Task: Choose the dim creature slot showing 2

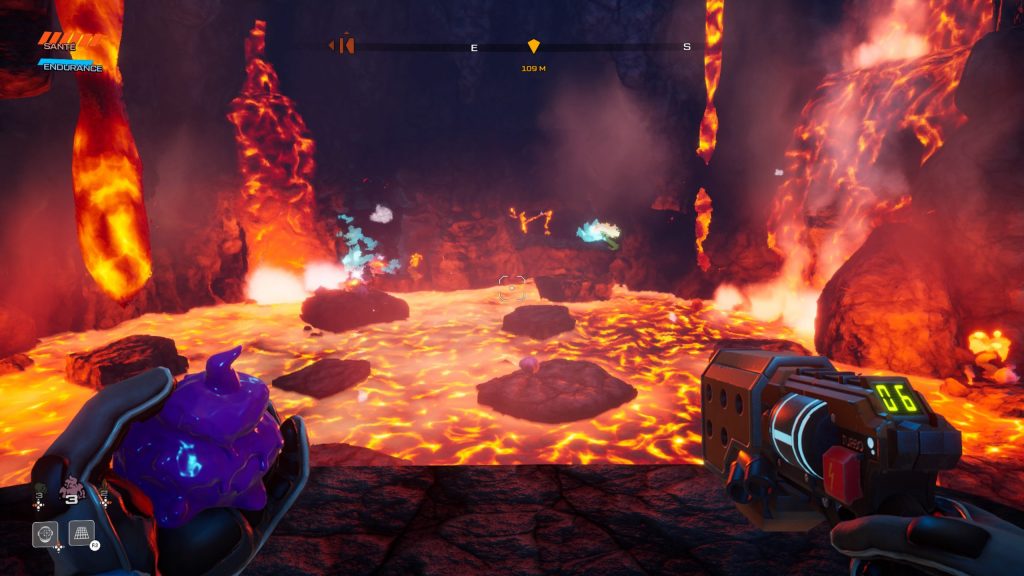Action: (102, 492)
